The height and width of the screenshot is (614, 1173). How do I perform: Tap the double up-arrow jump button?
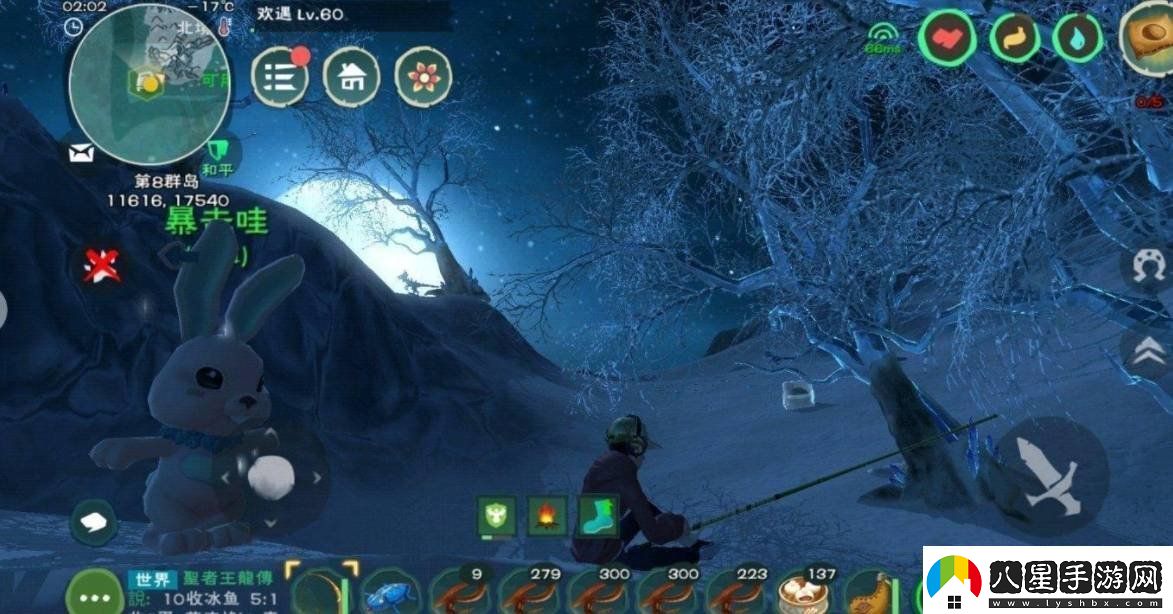tap(1148, 350)
